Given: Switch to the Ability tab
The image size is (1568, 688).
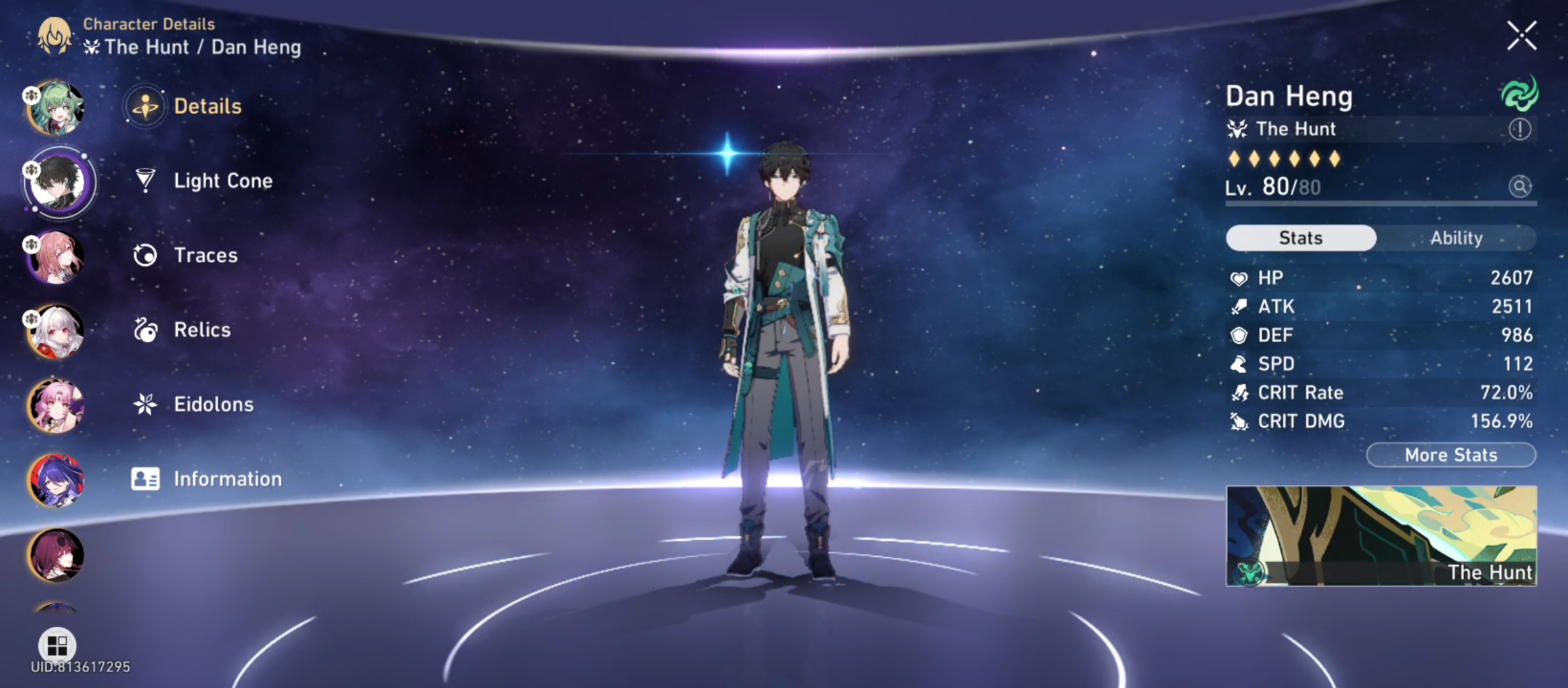Looking at the screenshot, I should (x=1457, y=238).
